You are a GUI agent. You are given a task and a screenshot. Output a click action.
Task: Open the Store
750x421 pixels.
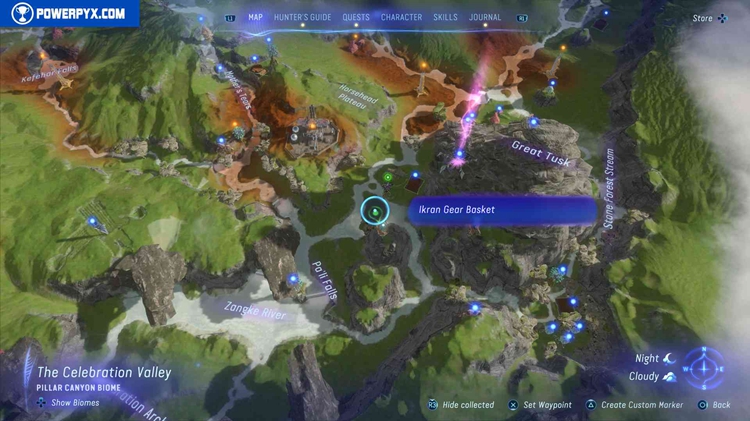[x=703, y=17]
